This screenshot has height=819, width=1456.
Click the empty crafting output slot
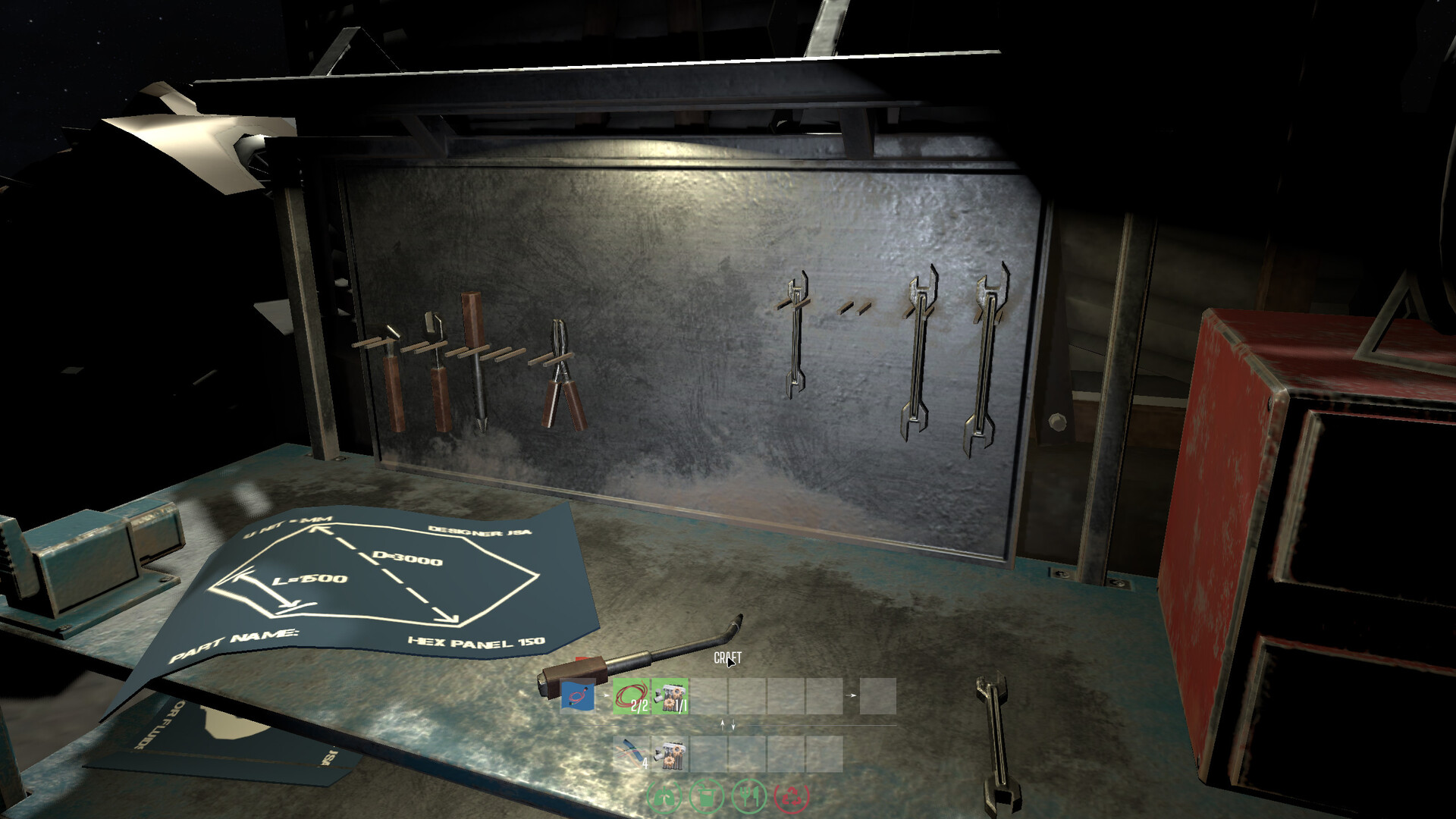(x=880, y=695)
